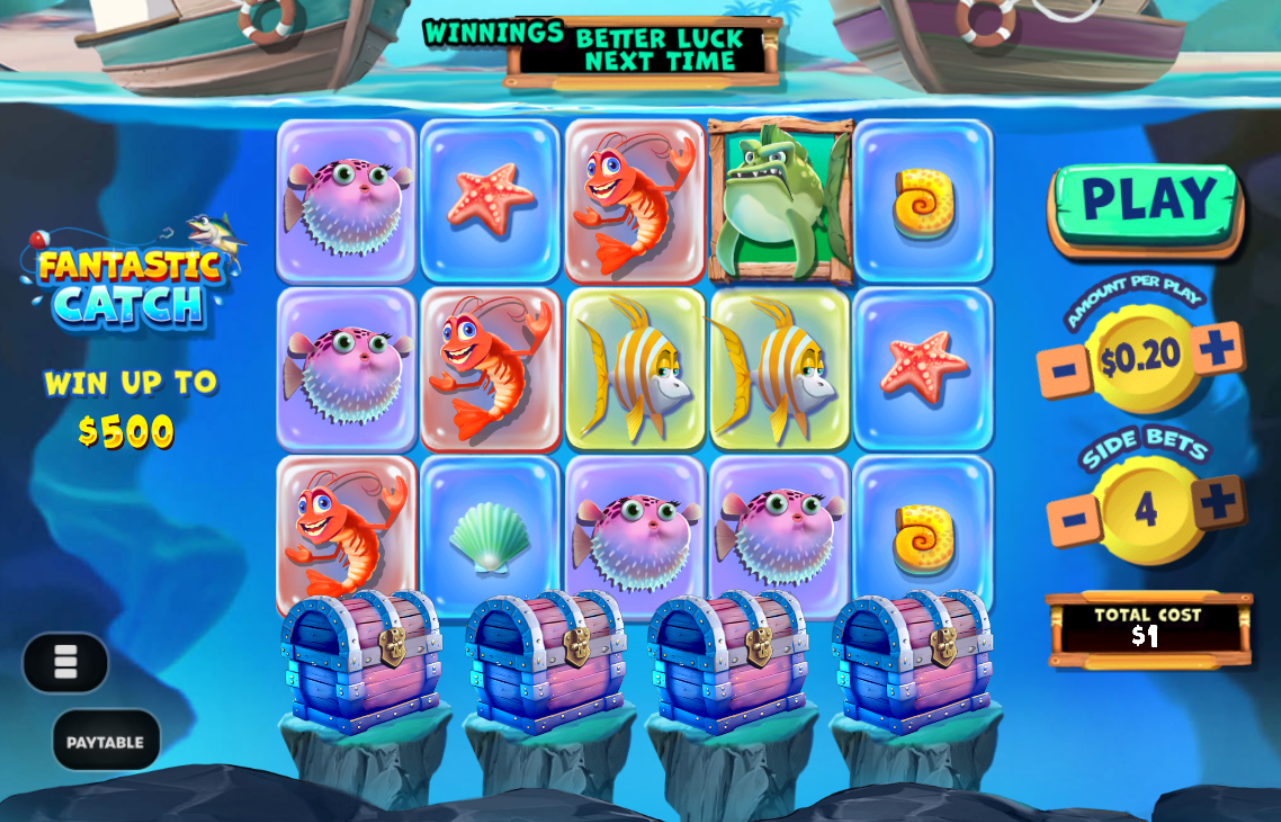Select the green seashell symbol in the bottom row
Screen dimensions: 1281x822
490,532
